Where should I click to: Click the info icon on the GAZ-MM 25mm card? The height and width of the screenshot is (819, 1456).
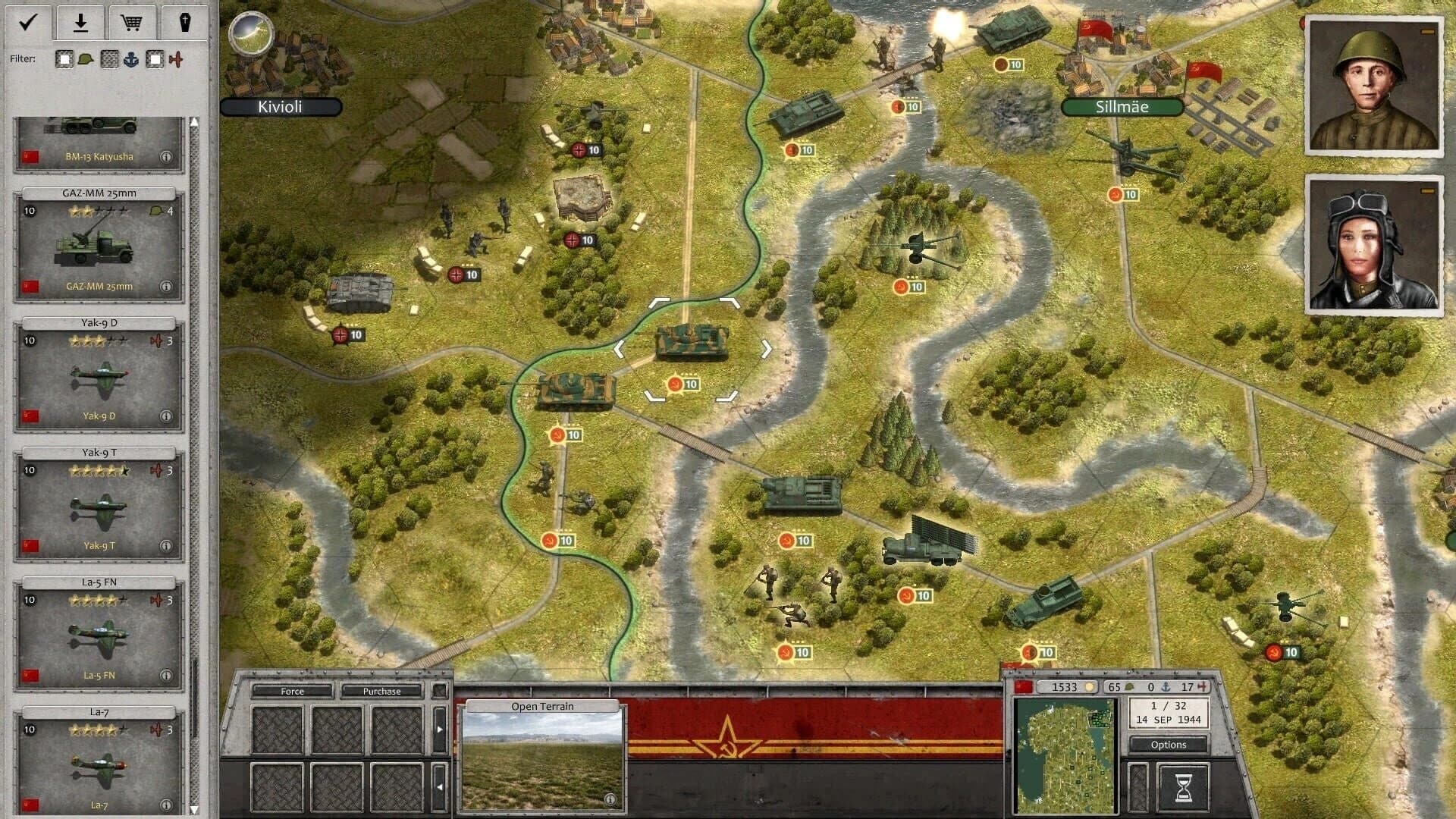(x=165, y=287)
